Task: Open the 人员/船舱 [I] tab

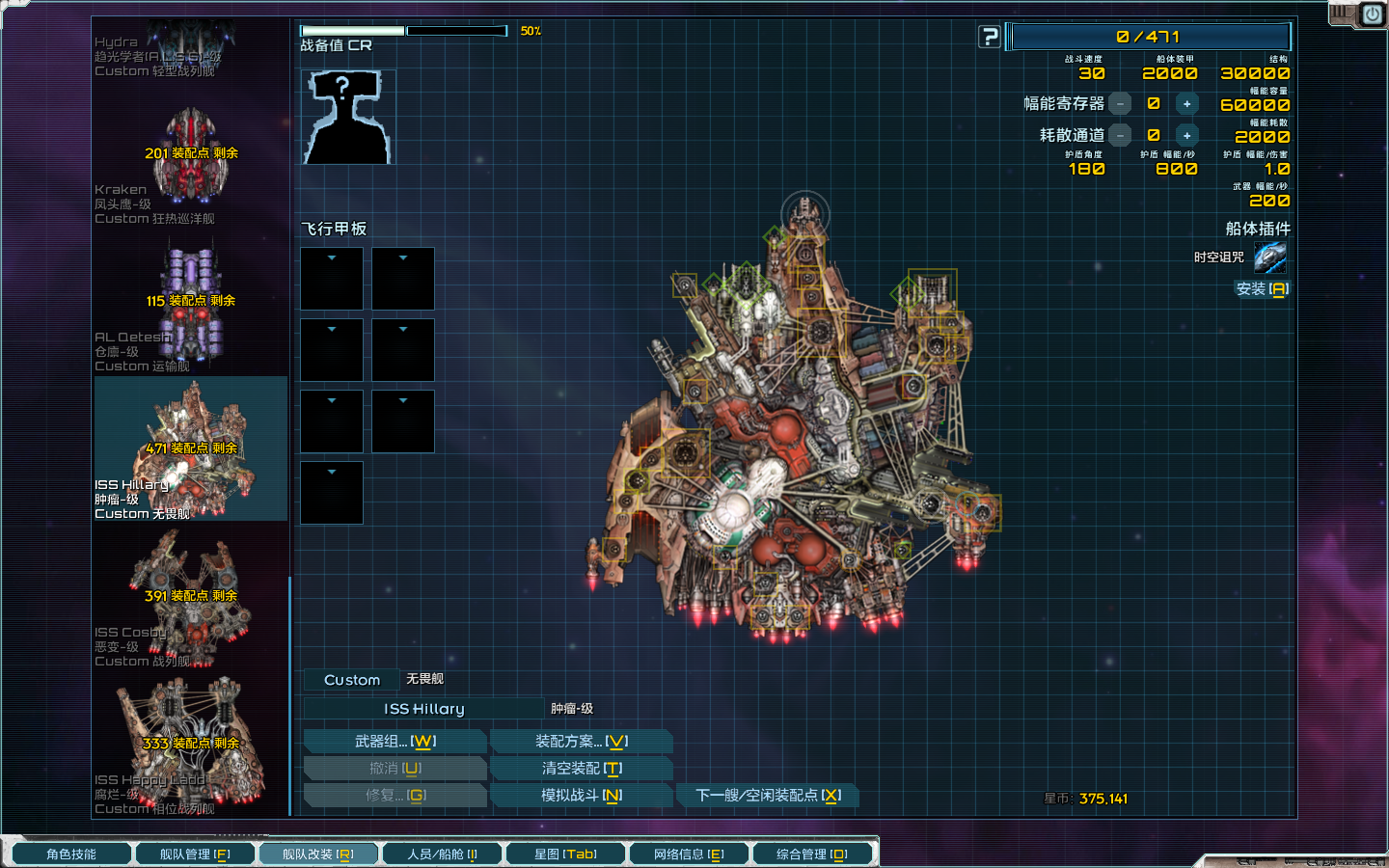Action: click(x=443, y=853)
